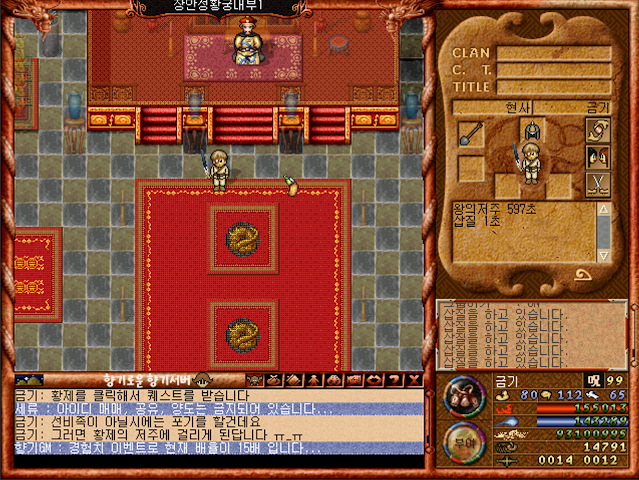Select the equipped shovel weapon slot
Image resolution: width=639 pixels, height=480 pixels.
[471, 135]
